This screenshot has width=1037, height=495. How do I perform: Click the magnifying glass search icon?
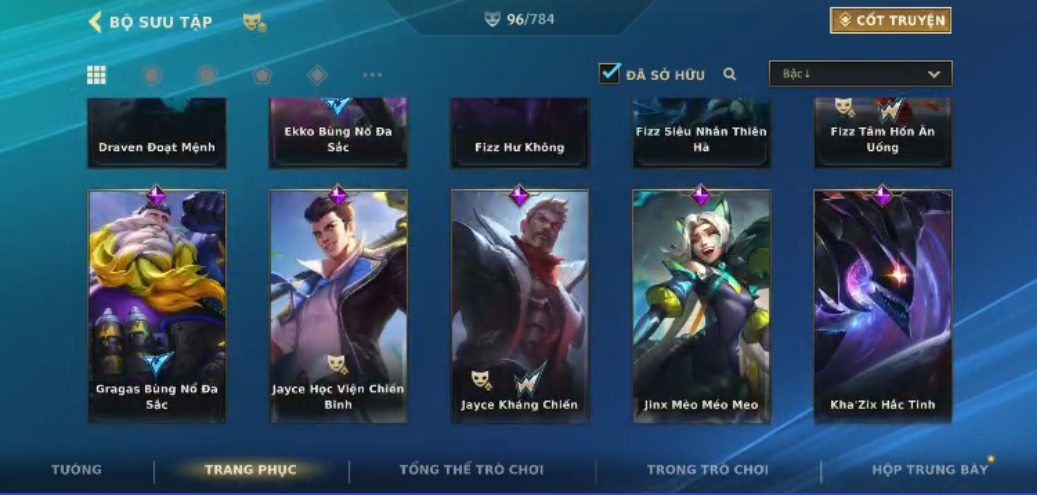click(x=730, y=74)
